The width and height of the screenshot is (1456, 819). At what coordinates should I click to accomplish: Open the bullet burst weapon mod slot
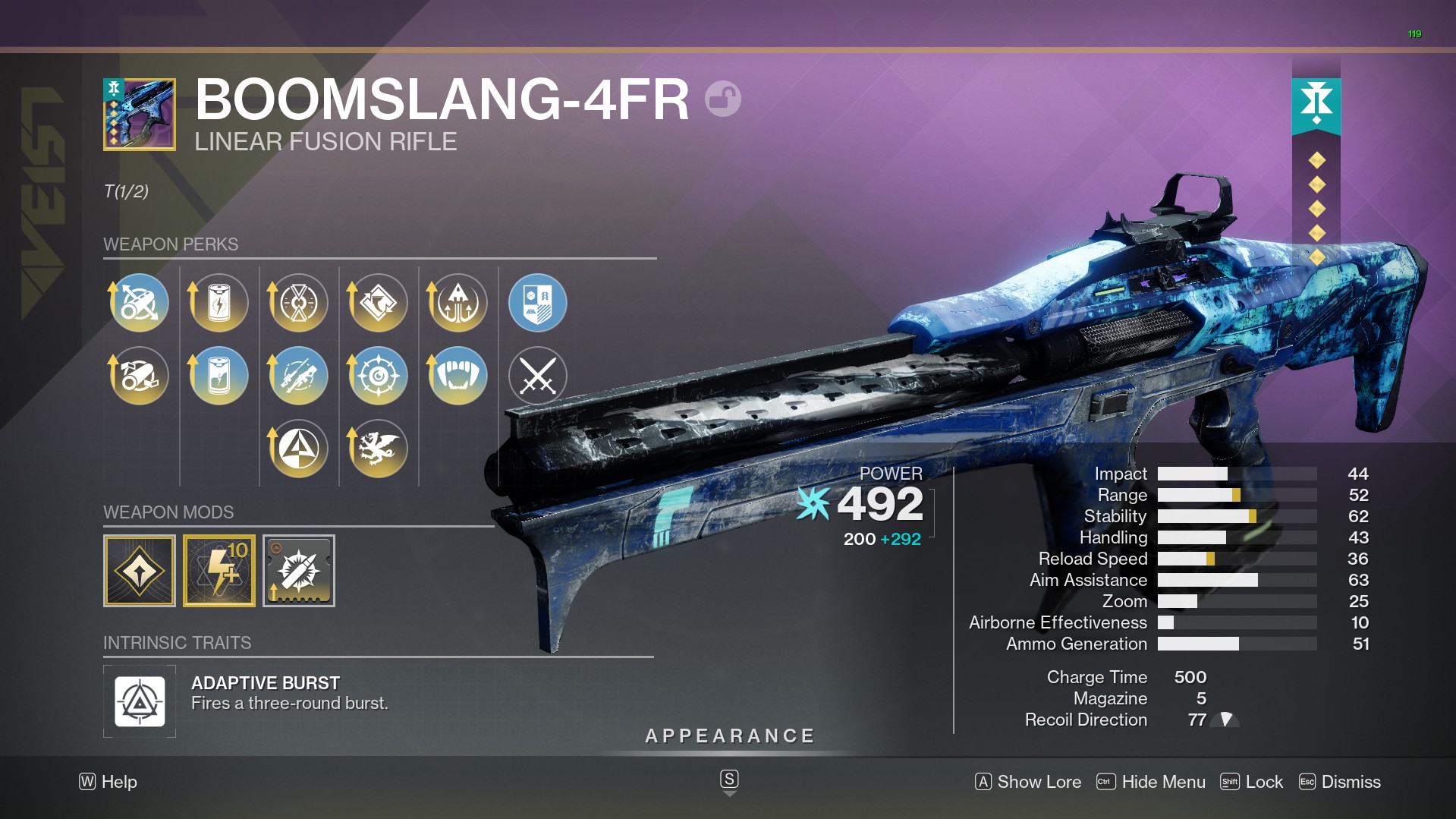pyautogui.click(x=299, y=571)
